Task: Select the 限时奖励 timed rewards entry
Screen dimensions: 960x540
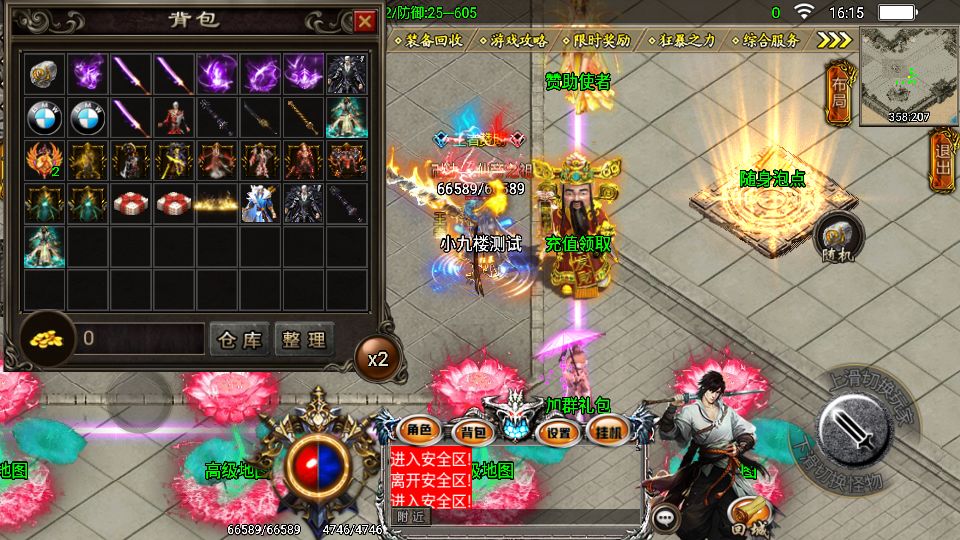Action: 602,41
